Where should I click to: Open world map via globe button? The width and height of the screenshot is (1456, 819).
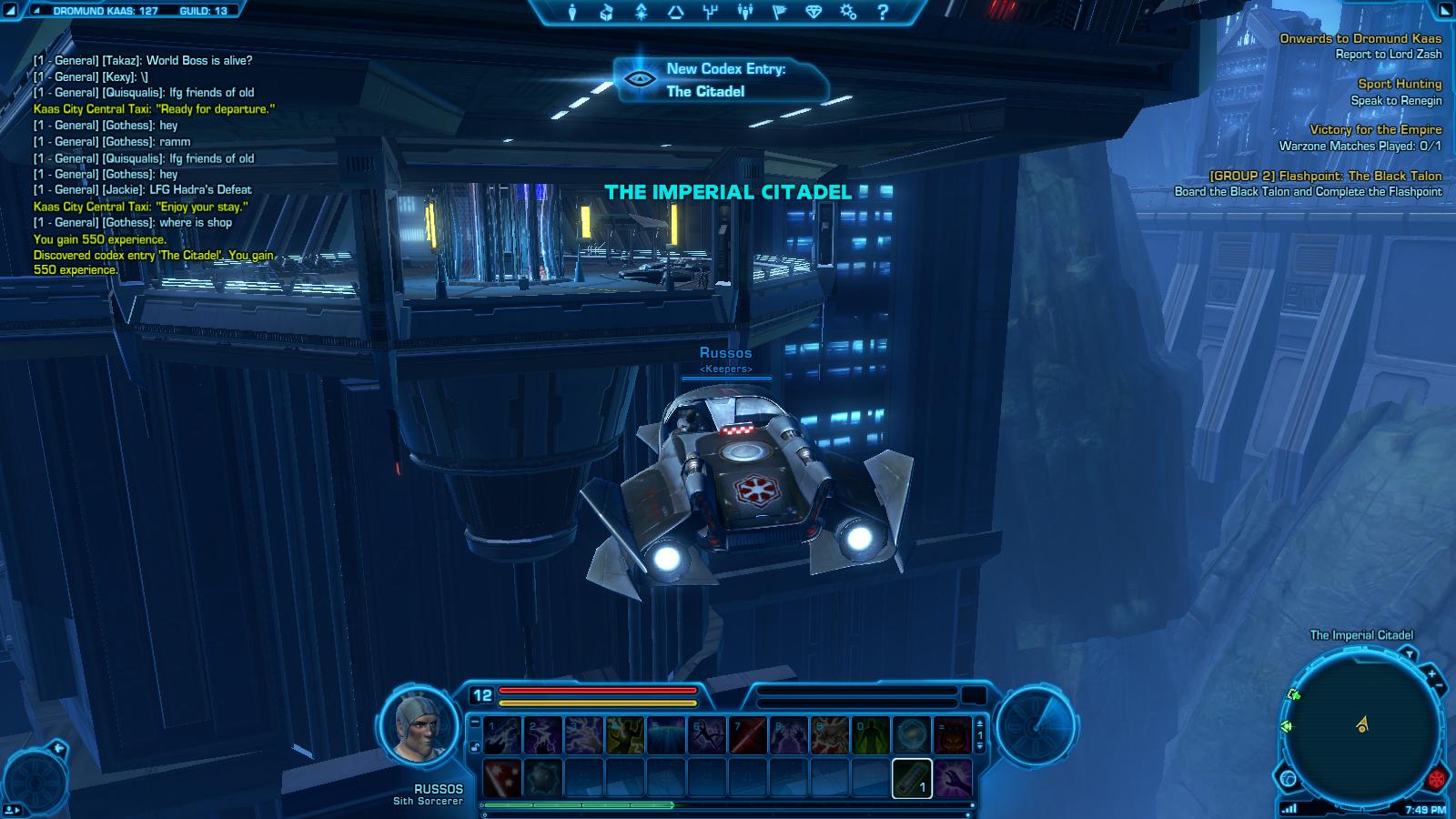pyautogui.click(x=1288, y=779)
